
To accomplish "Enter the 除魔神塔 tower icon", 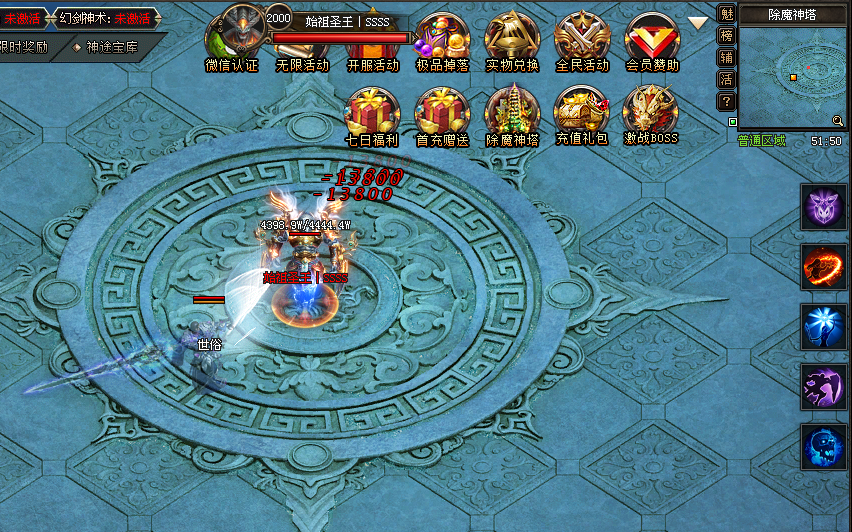I will (512, 112).
